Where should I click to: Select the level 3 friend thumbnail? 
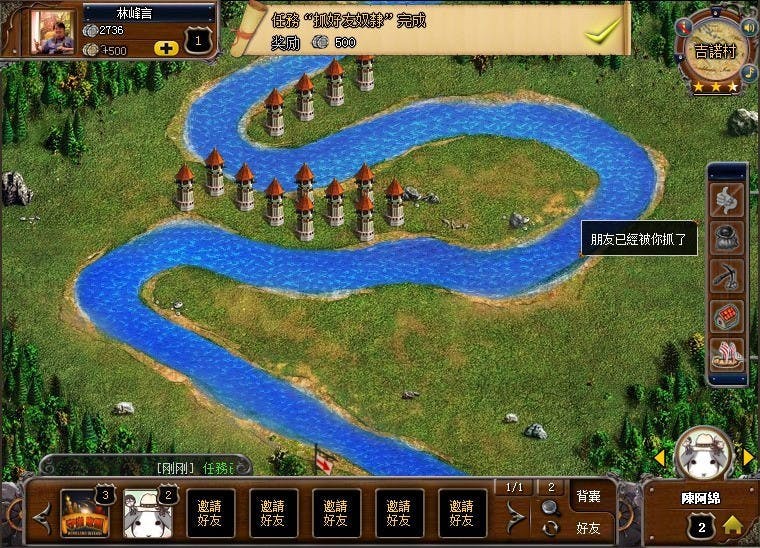tap(83, 513)
